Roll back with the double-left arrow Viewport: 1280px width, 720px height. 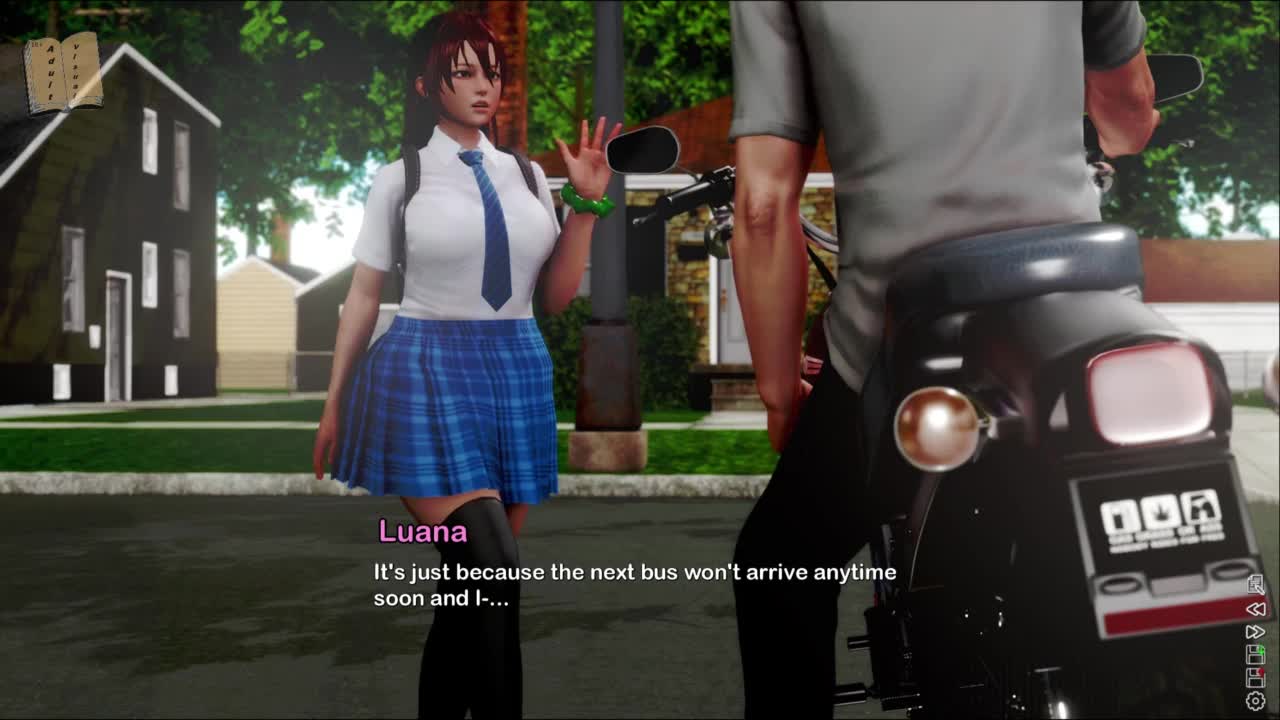(x=1255, y=609)
